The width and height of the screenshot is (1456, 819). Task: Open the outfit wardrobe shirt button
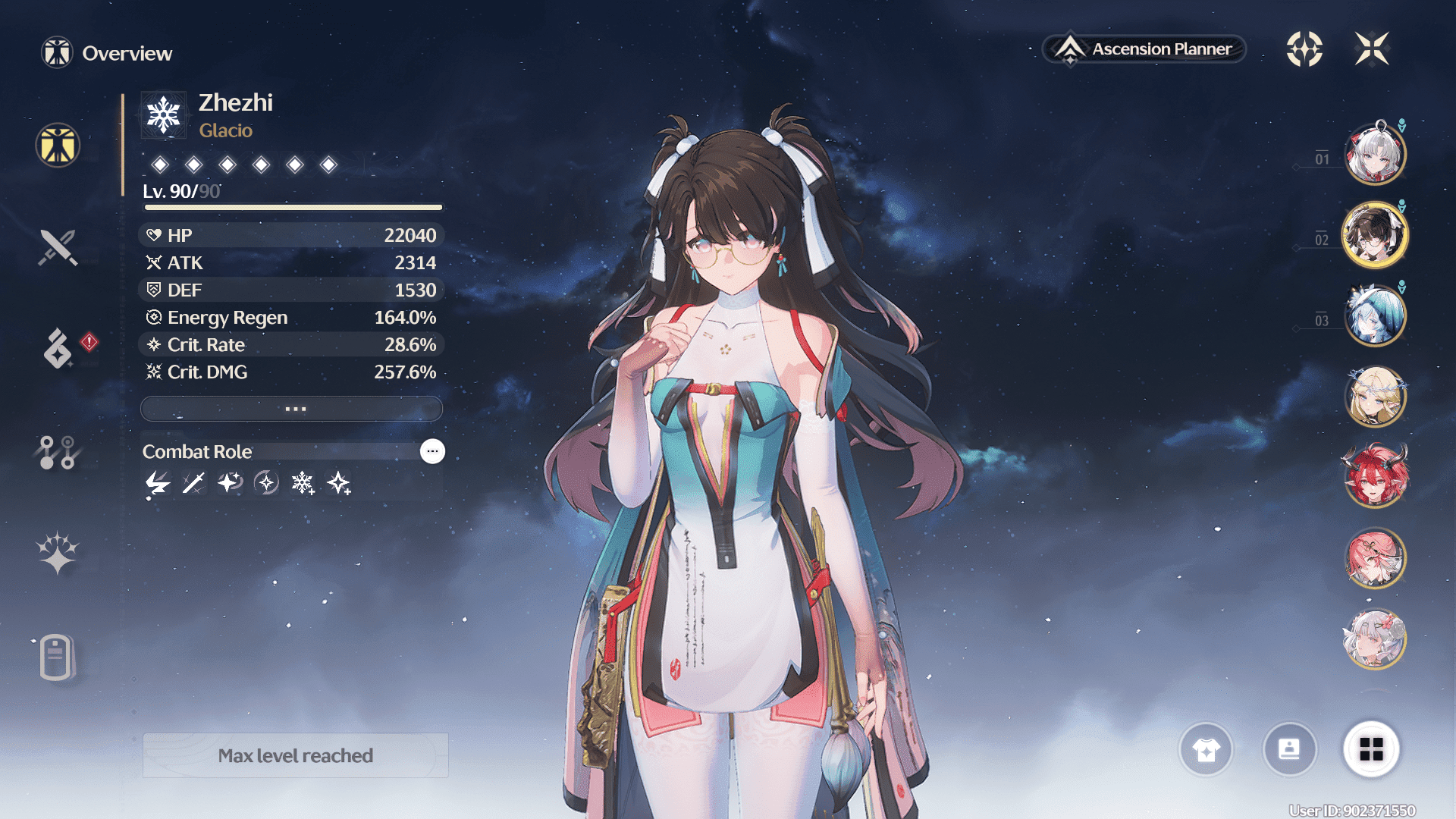[x=1206, y=750]
